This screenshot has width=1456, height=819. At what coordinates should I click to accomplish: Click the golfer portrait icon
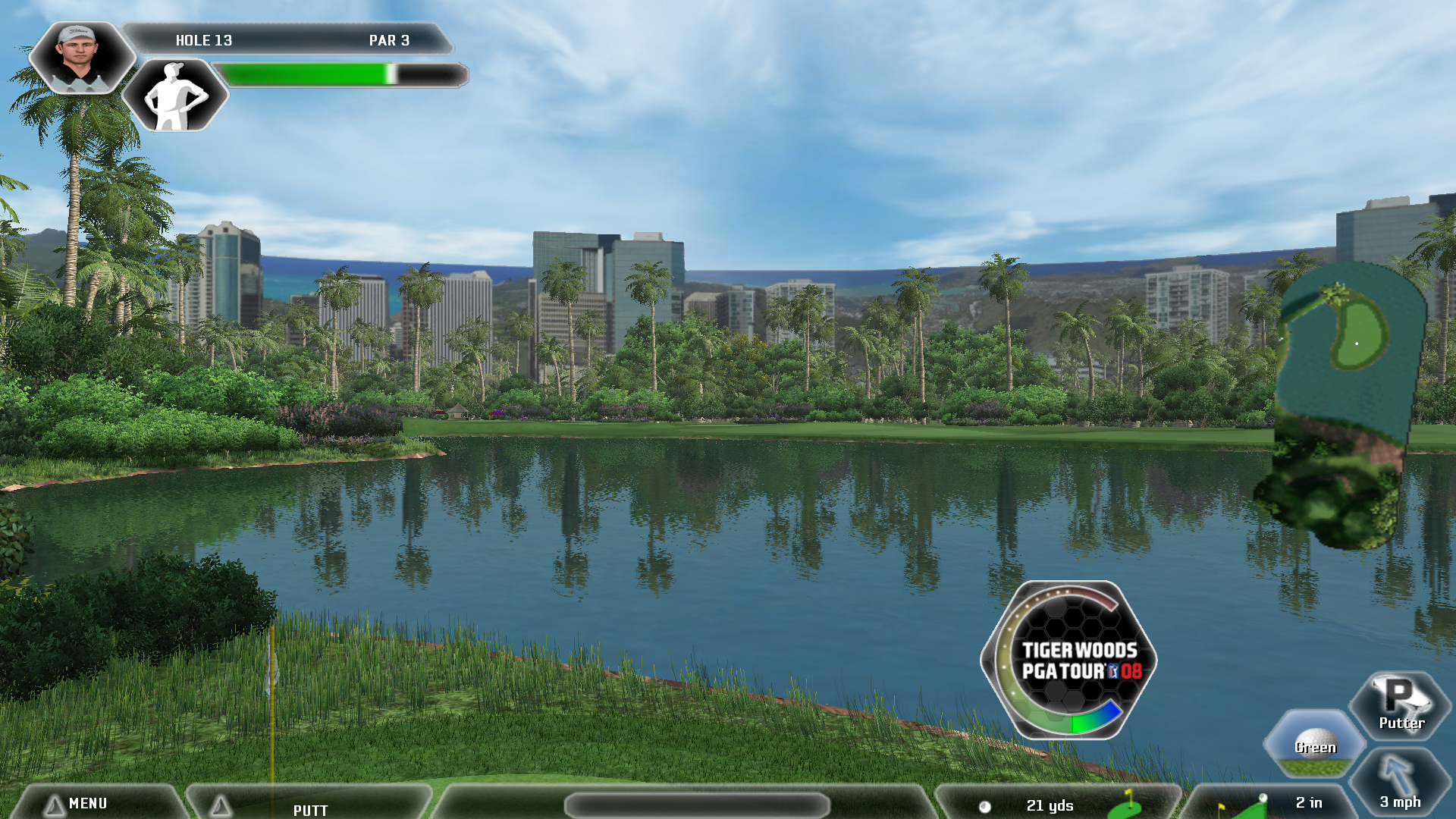tap(80, 57)
